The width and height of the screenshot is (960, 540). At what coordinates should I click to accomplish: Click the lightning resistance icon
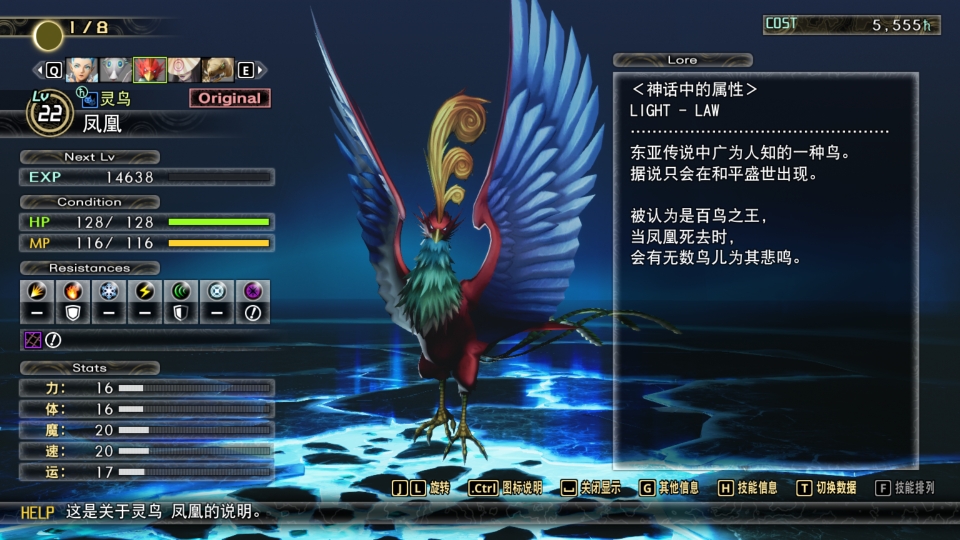coord(145,291)
